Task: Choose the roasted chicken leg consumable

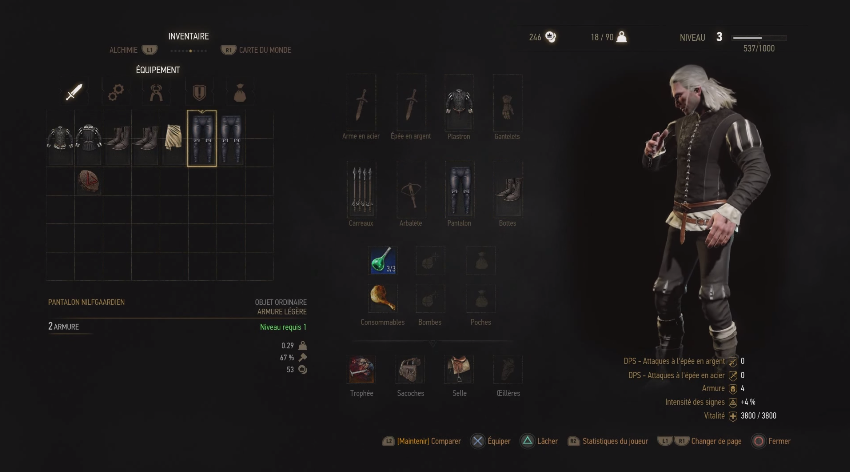Action: [x=382, y=297]
